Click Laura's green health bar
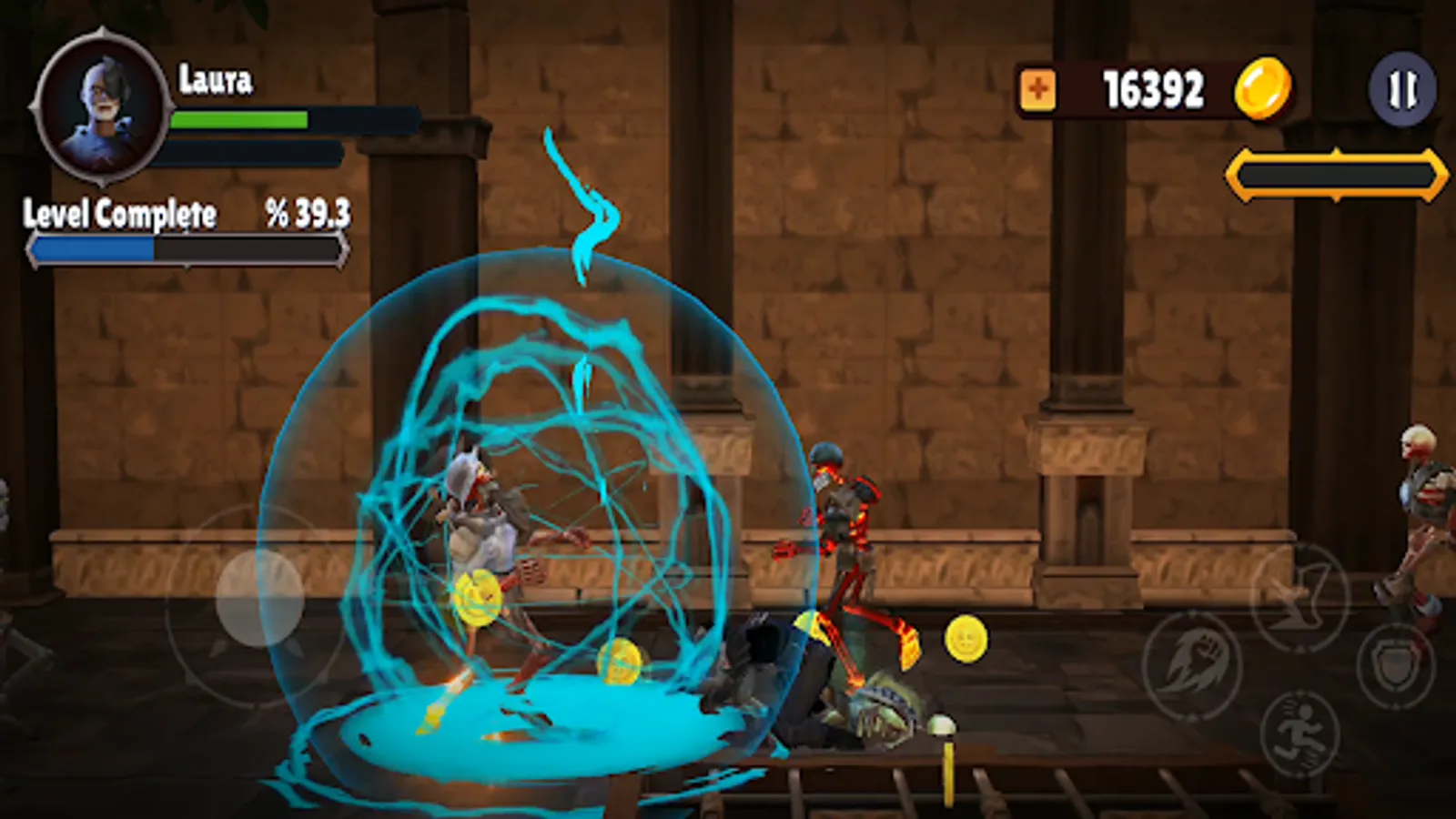The image size is (1456, 819). coord(239,118)
